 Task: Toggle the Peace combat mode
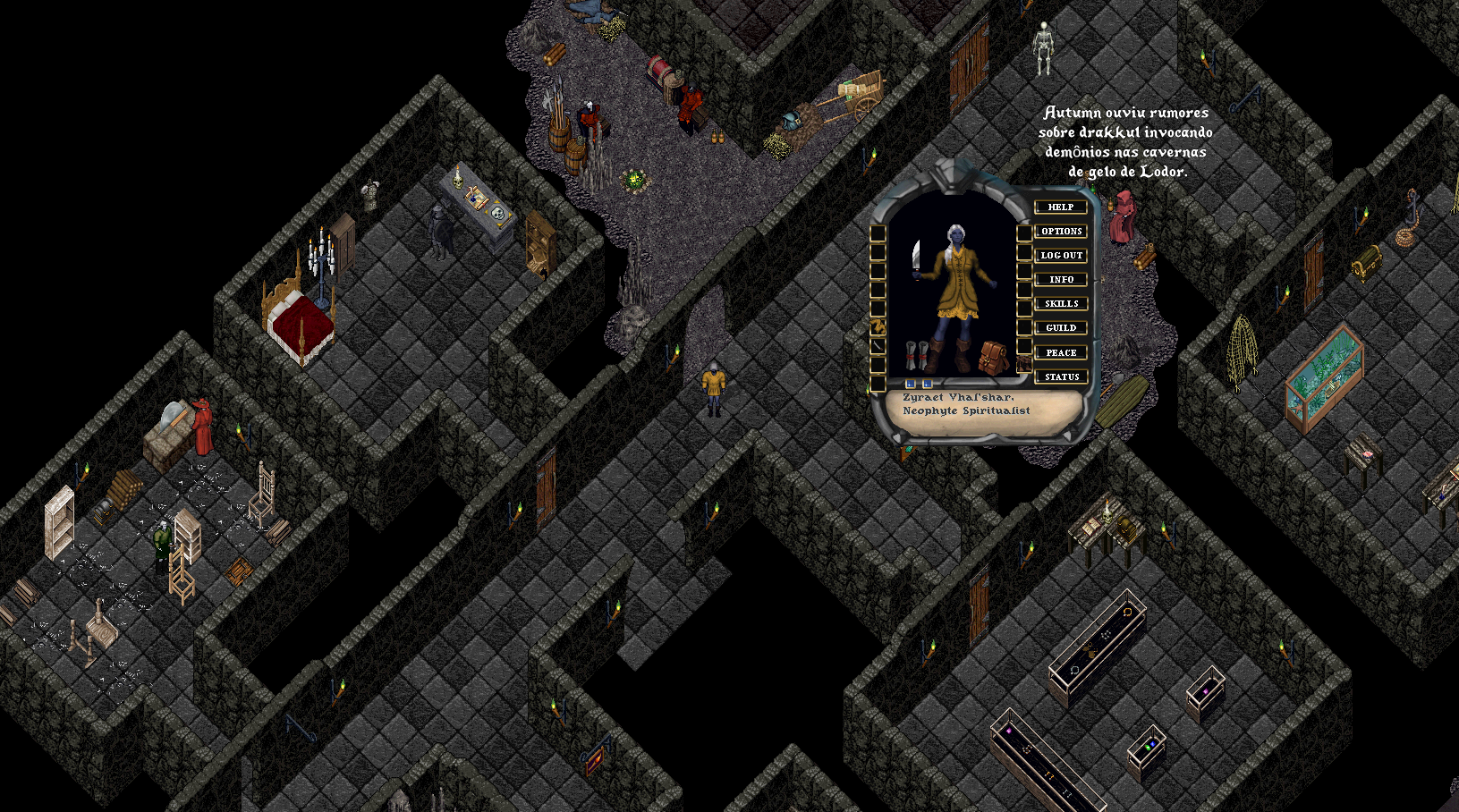click(1061, 353)
